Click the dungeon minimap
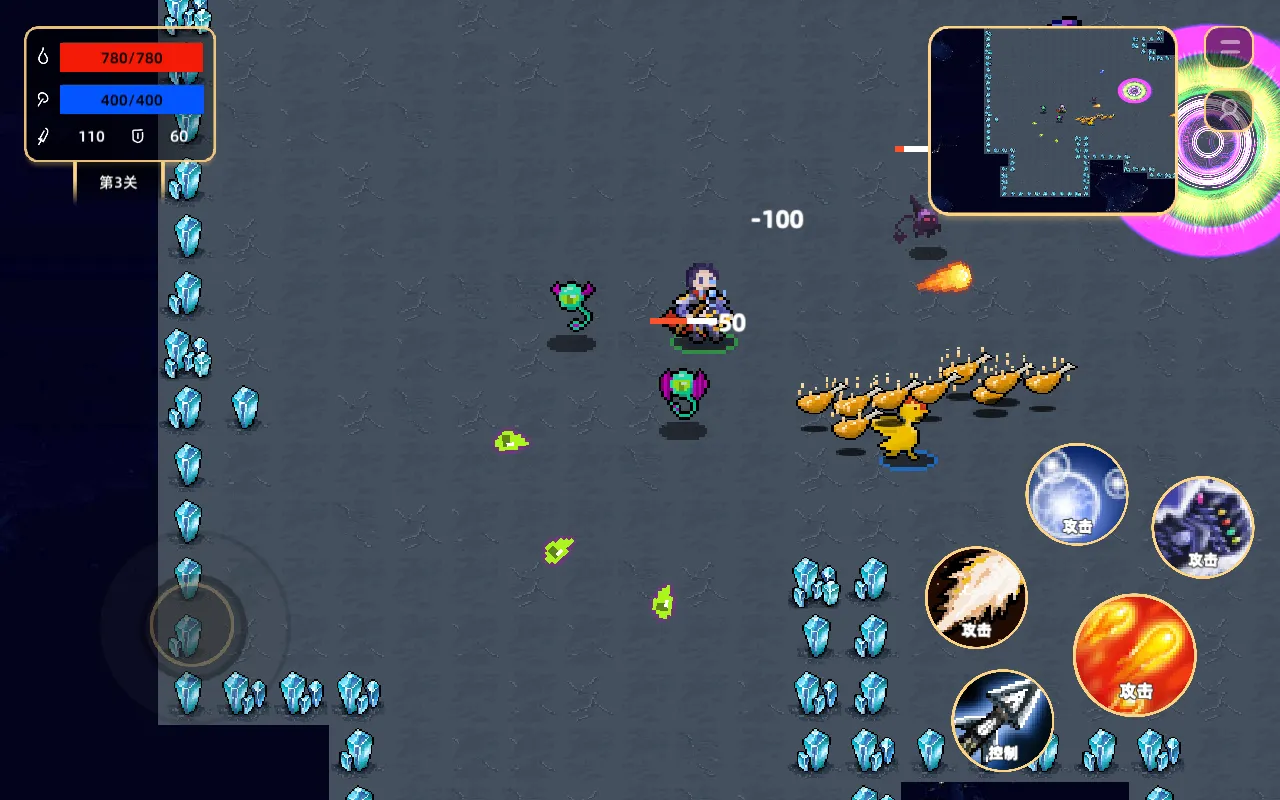 pyautogui.click(x=1052, y=120)
